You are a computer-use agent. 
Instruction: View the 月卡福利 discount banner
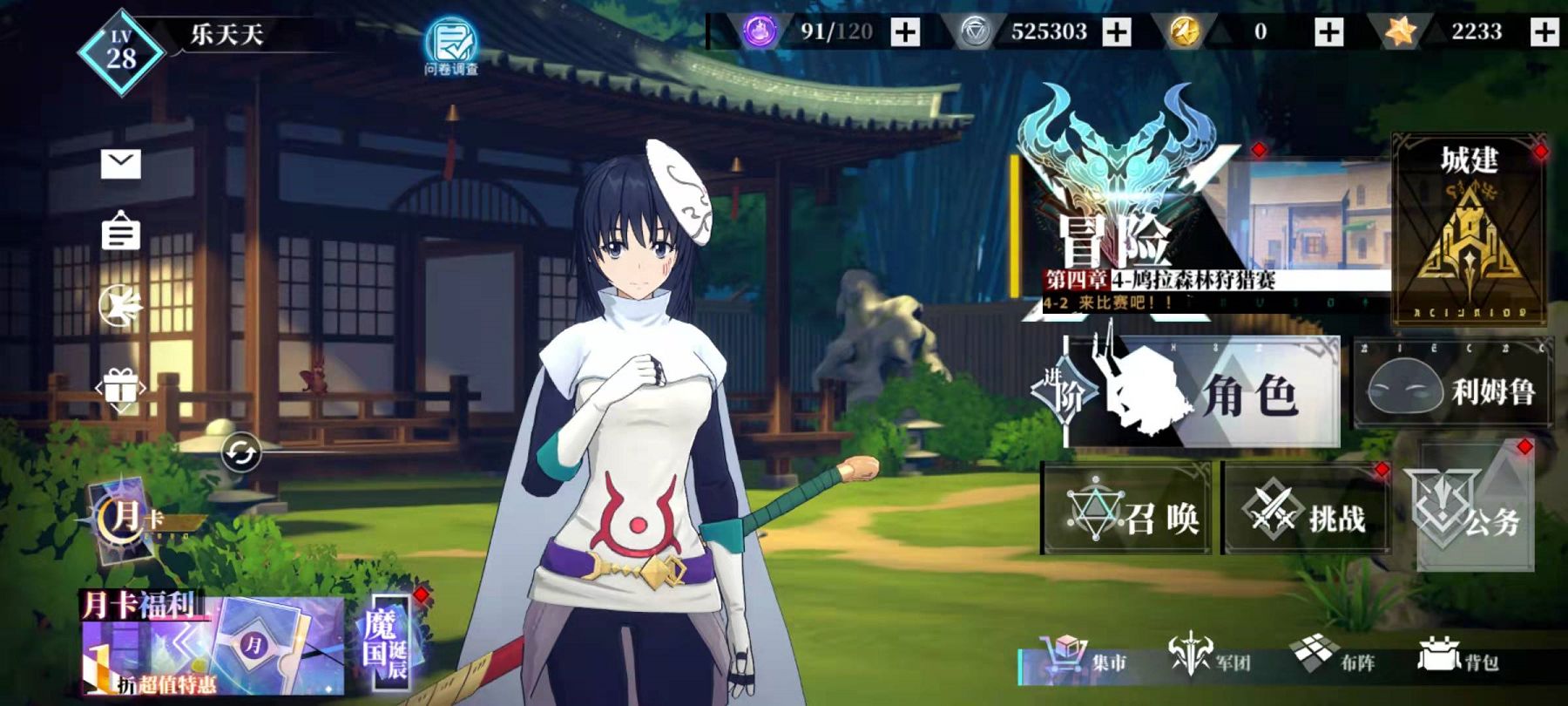[x=213, y=647]
